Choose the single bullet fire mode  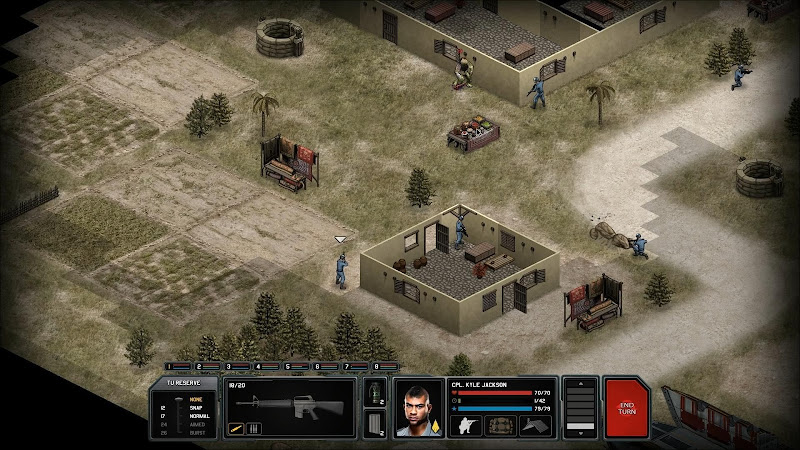click(236, 429)
